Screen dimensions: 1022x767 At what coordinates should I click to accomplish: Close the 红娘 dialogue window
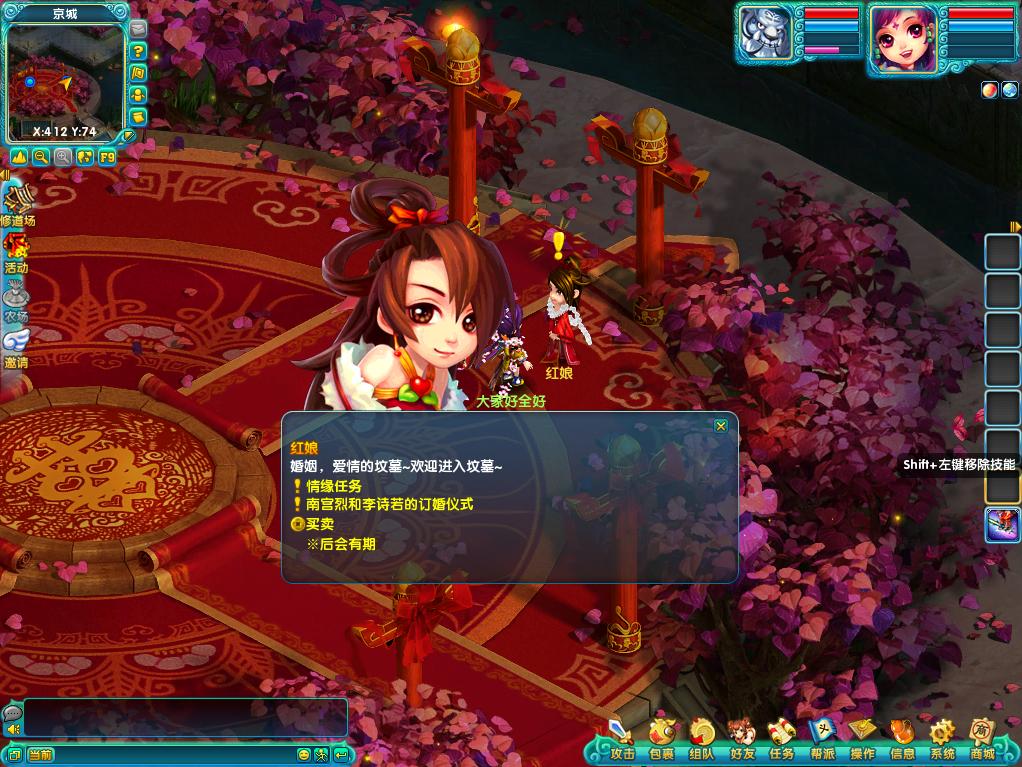[x=720, y=426]
